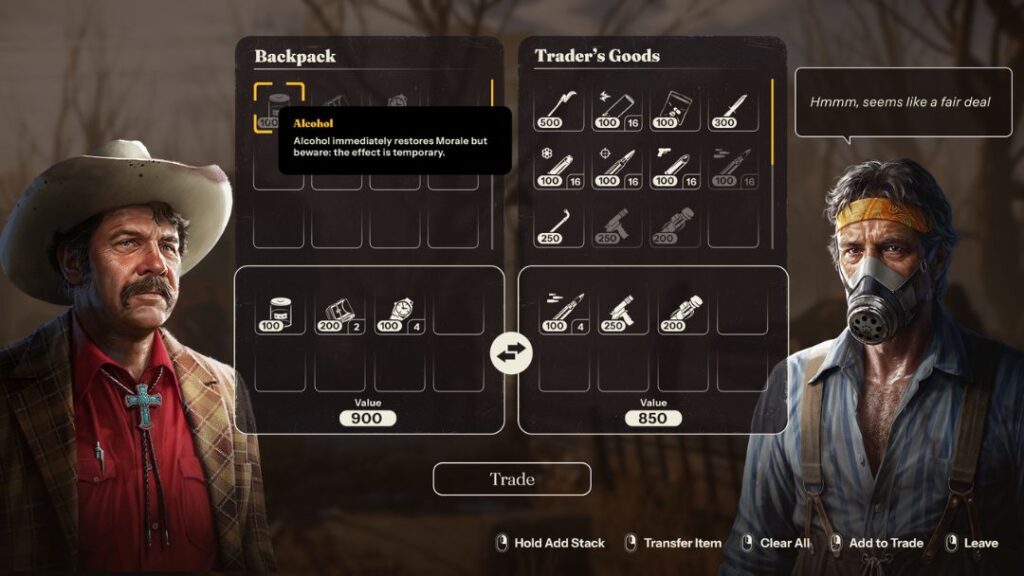This screenshot has width=1024, height=576.
Task: Add the 500-value blade from Trader's Goods
Action: click(559, 108)
